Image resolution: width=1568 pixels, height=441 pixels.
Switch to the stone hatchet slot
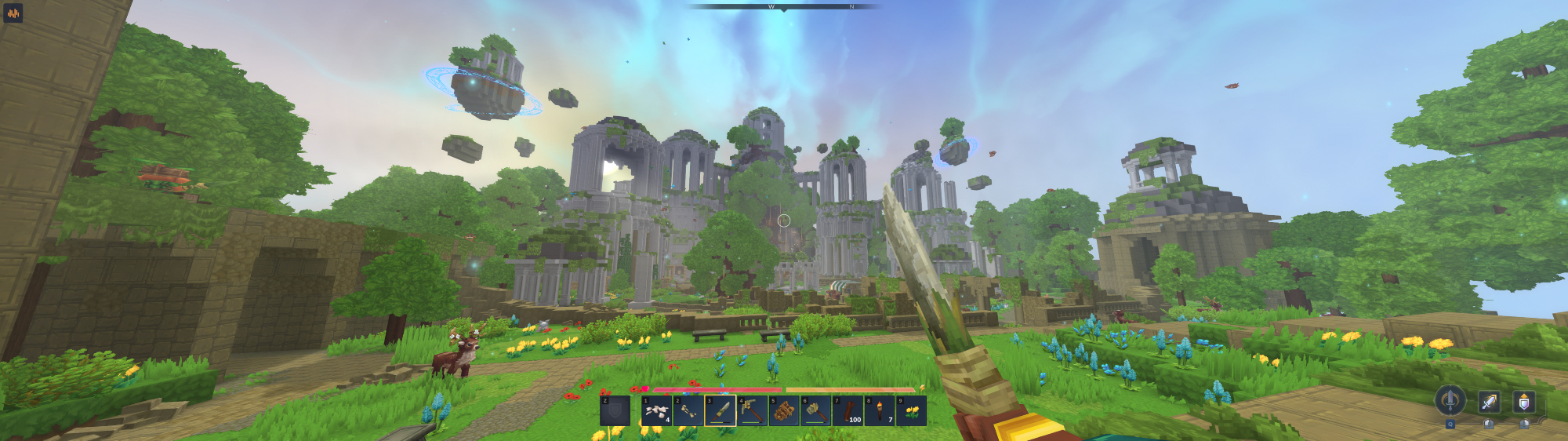[x=816, y=410]
